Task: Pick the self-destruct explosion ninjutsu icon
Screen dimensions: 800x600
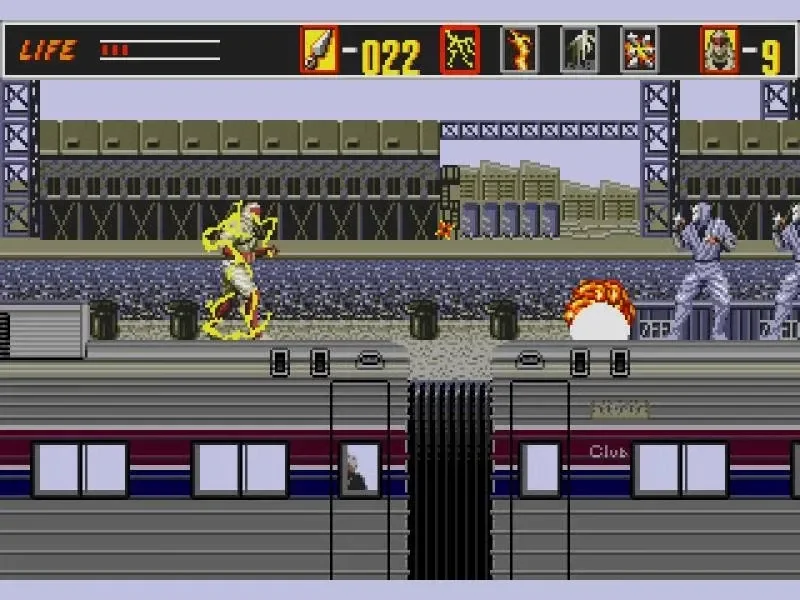Action: tap(639, 50)
